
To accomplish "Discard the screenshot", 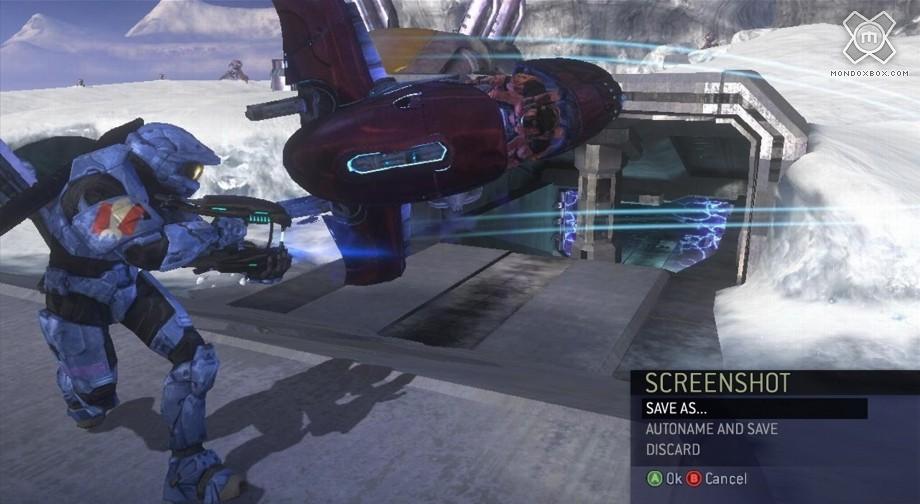I will click(673, 450).
